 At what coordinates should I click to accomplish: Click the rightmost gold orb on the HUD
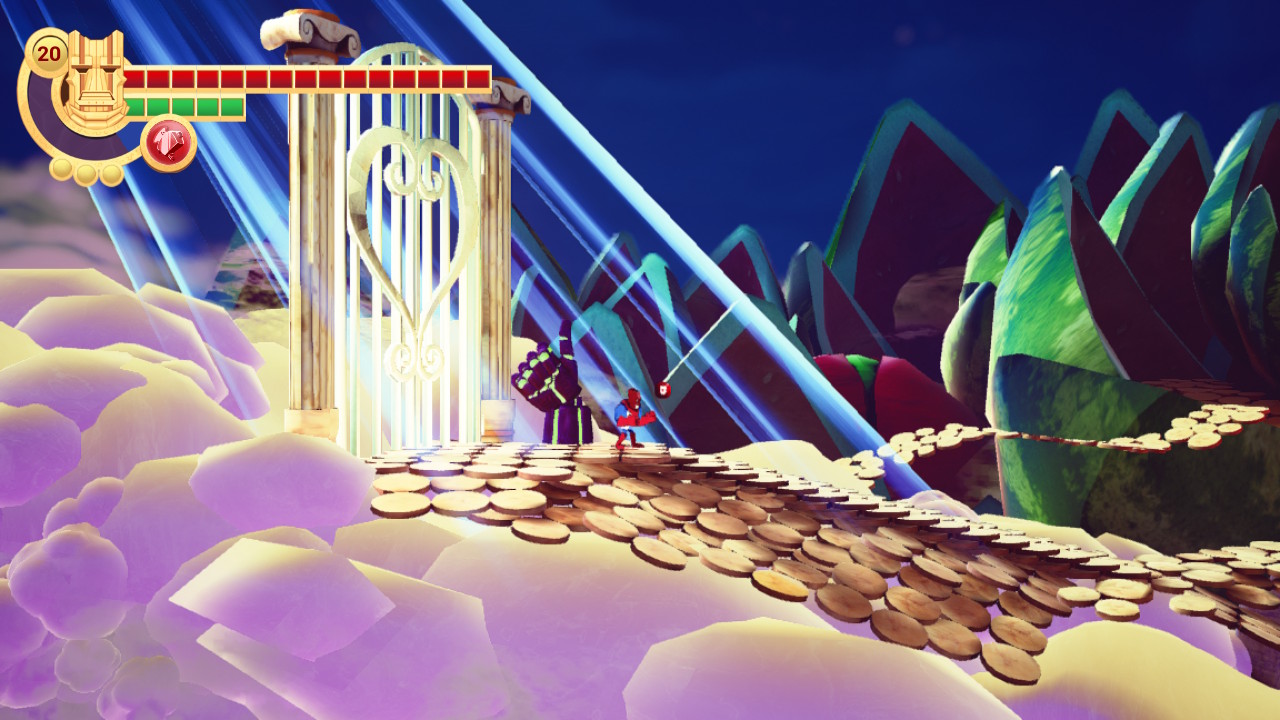click(x=110, y=175)
